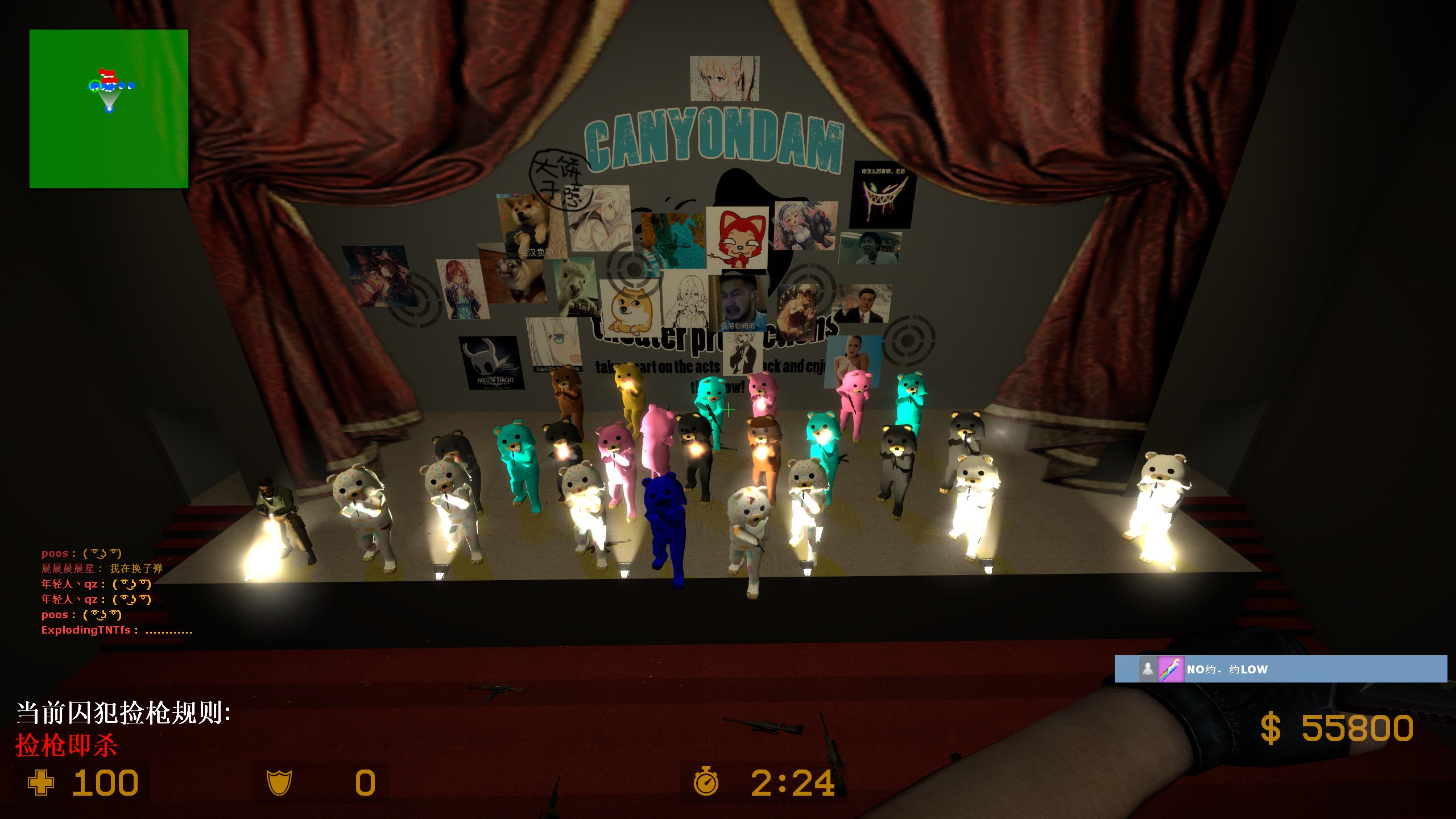
Task: Select the speaking player NO约 voice panel
Action: point(1280,669)
